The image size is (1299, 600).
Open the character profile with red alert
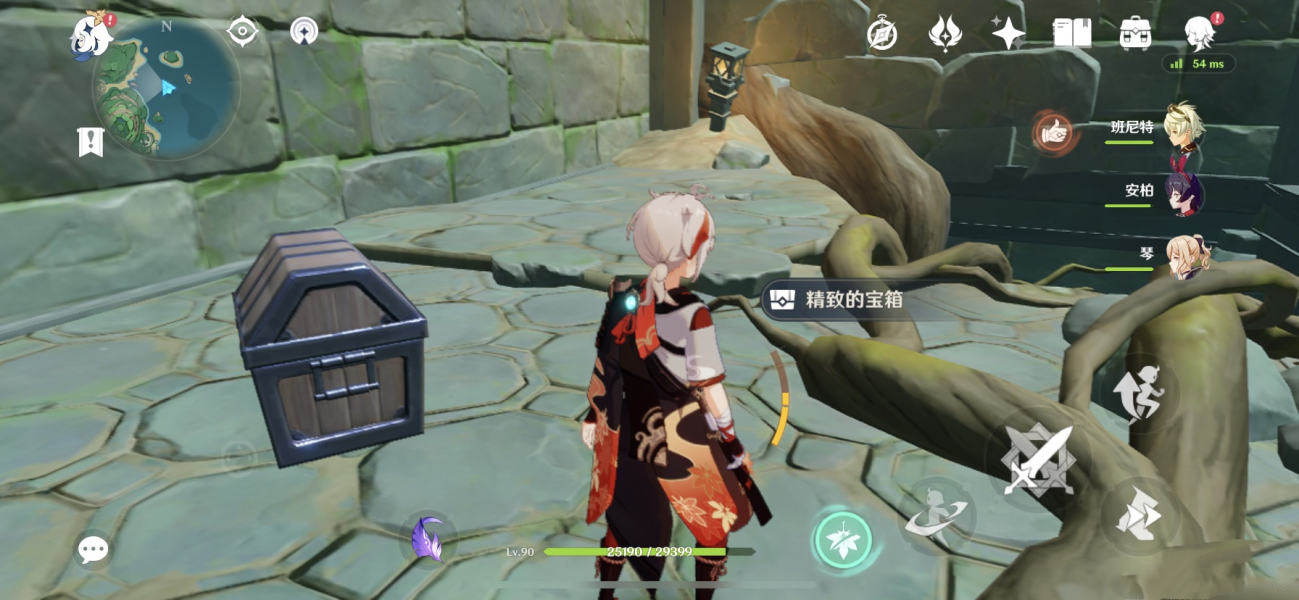point(1199,34)
